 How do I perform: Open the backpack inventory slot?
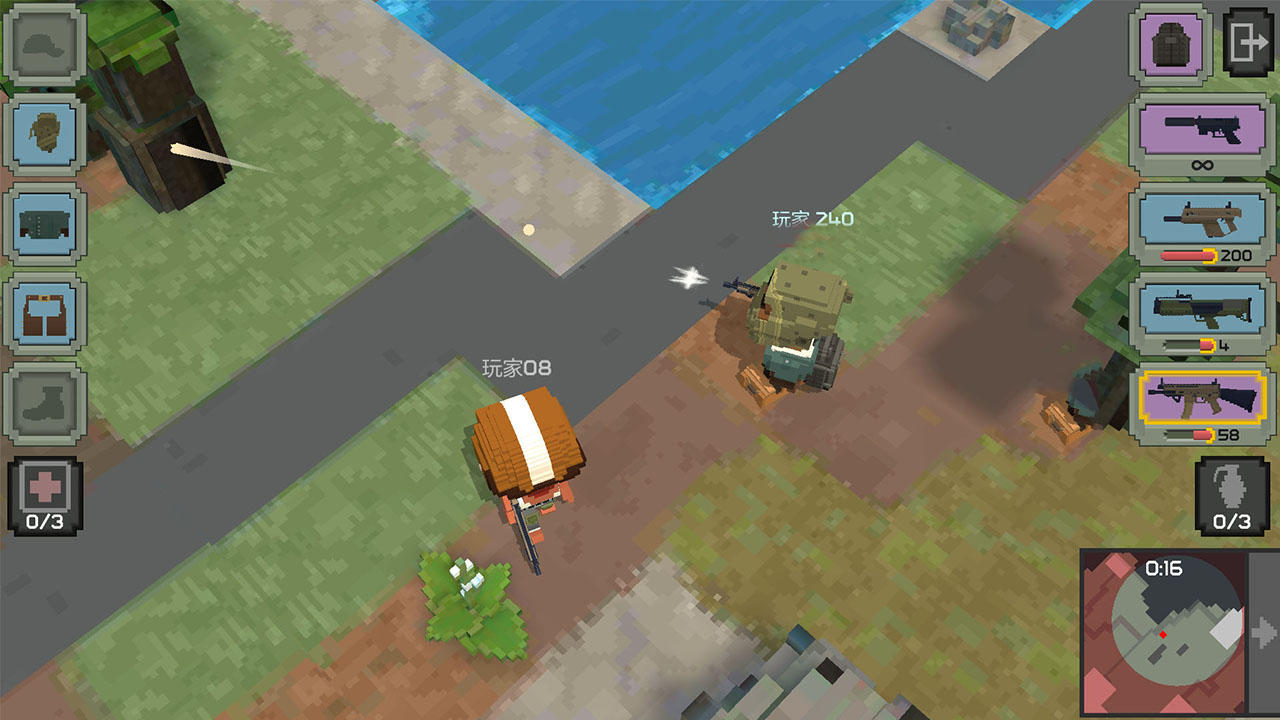click(1170, 44)
